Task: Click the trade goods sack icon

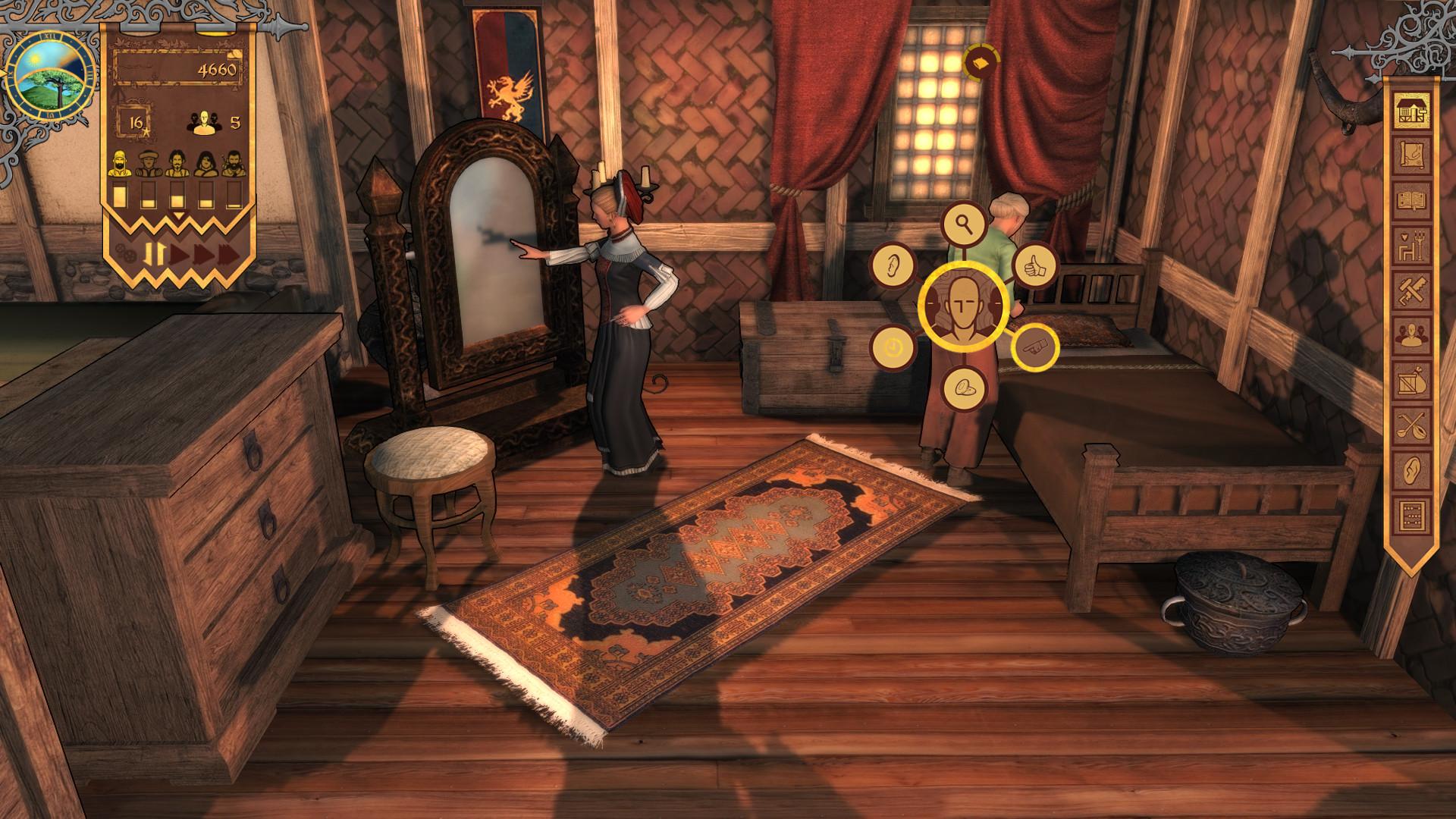Action: (1412, 379)
